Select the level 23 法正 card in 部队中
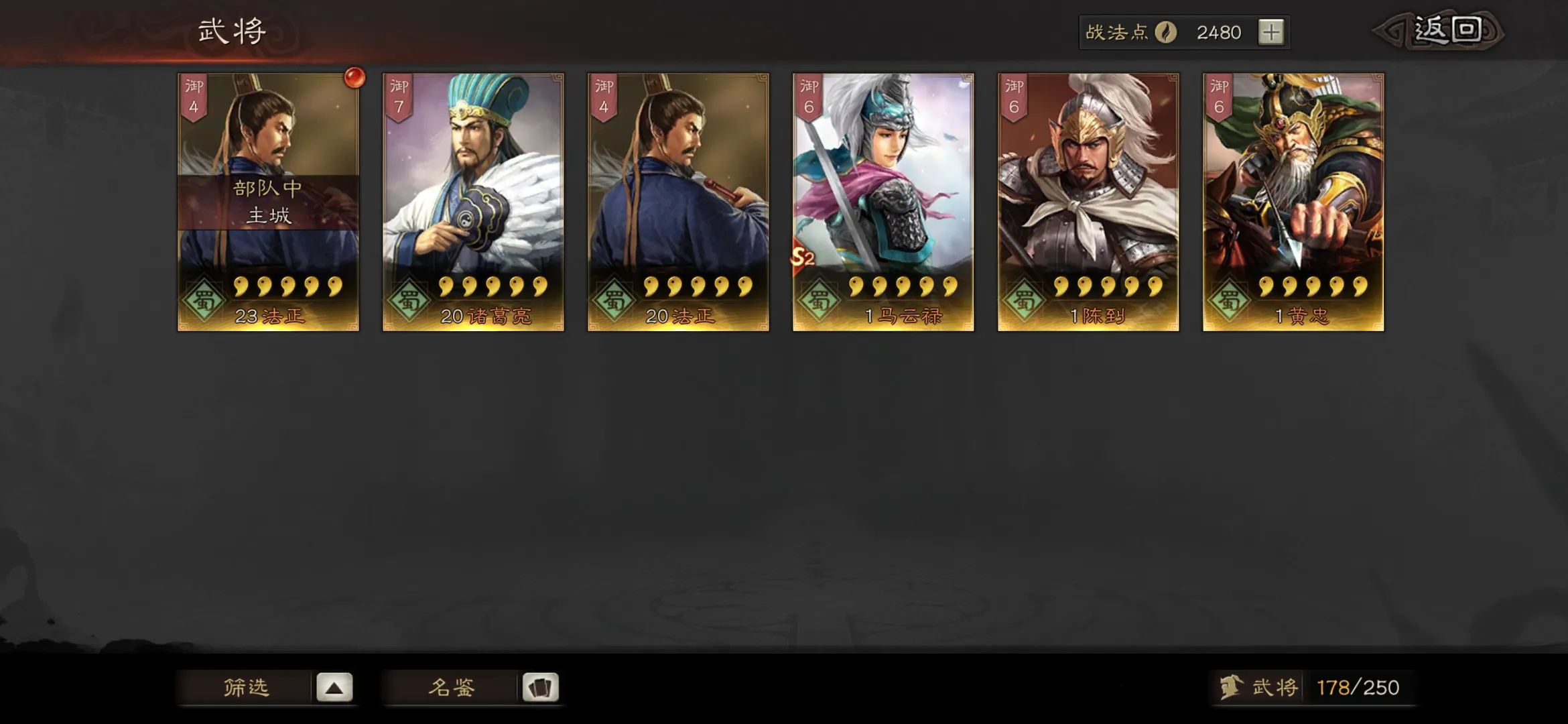The image size is (1568, 724). click(268, 201)
